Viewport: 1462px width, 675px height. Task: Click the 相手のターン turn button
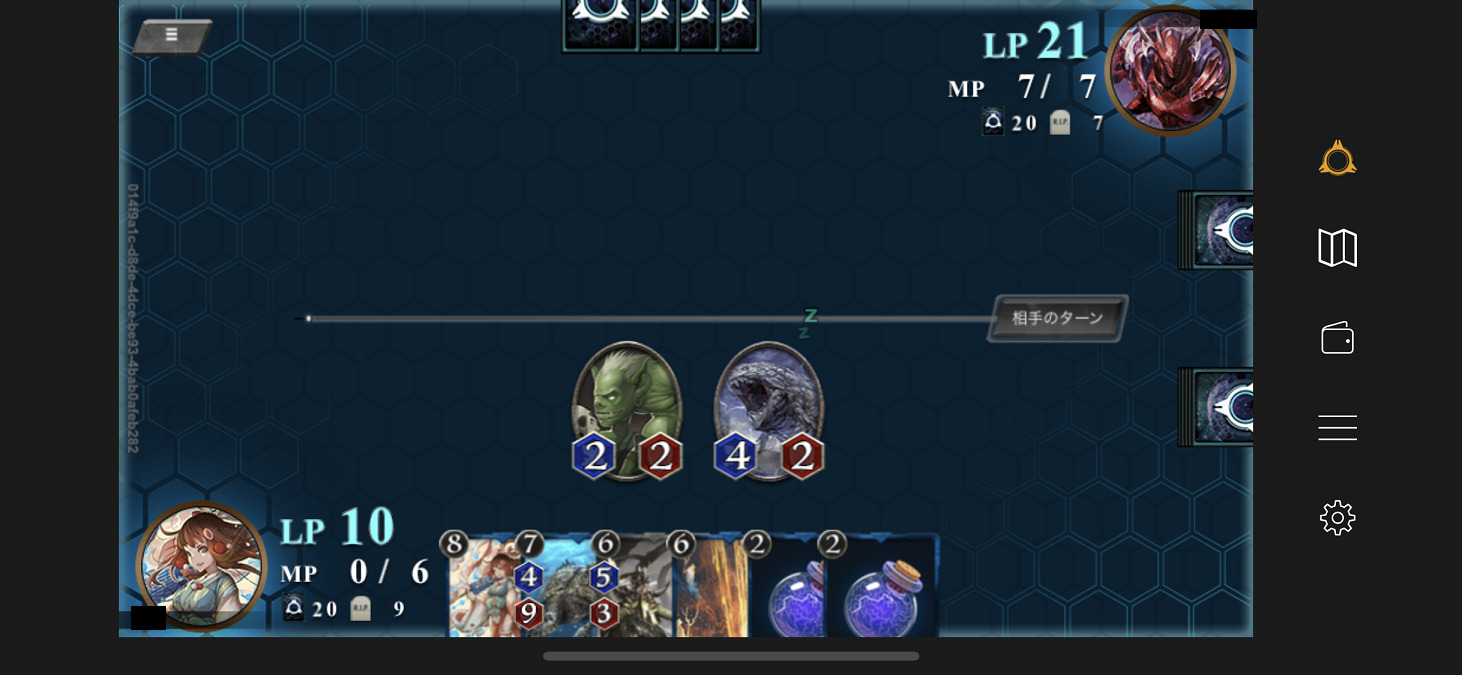pyautogui.click(x=1057, y=319)
